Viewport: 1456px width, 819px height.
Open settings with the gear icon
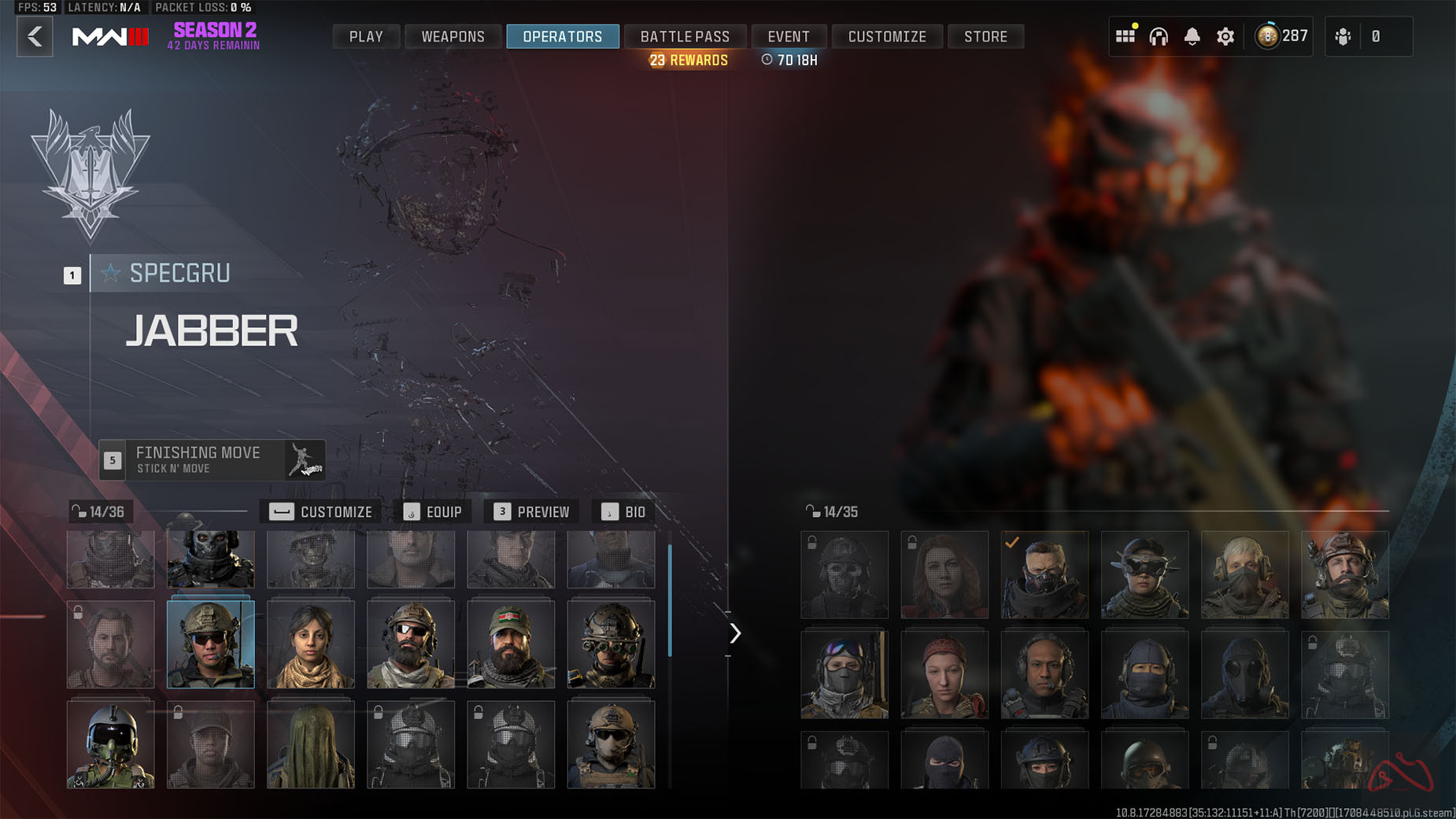pyautogui.click(x=1225, y=36)
